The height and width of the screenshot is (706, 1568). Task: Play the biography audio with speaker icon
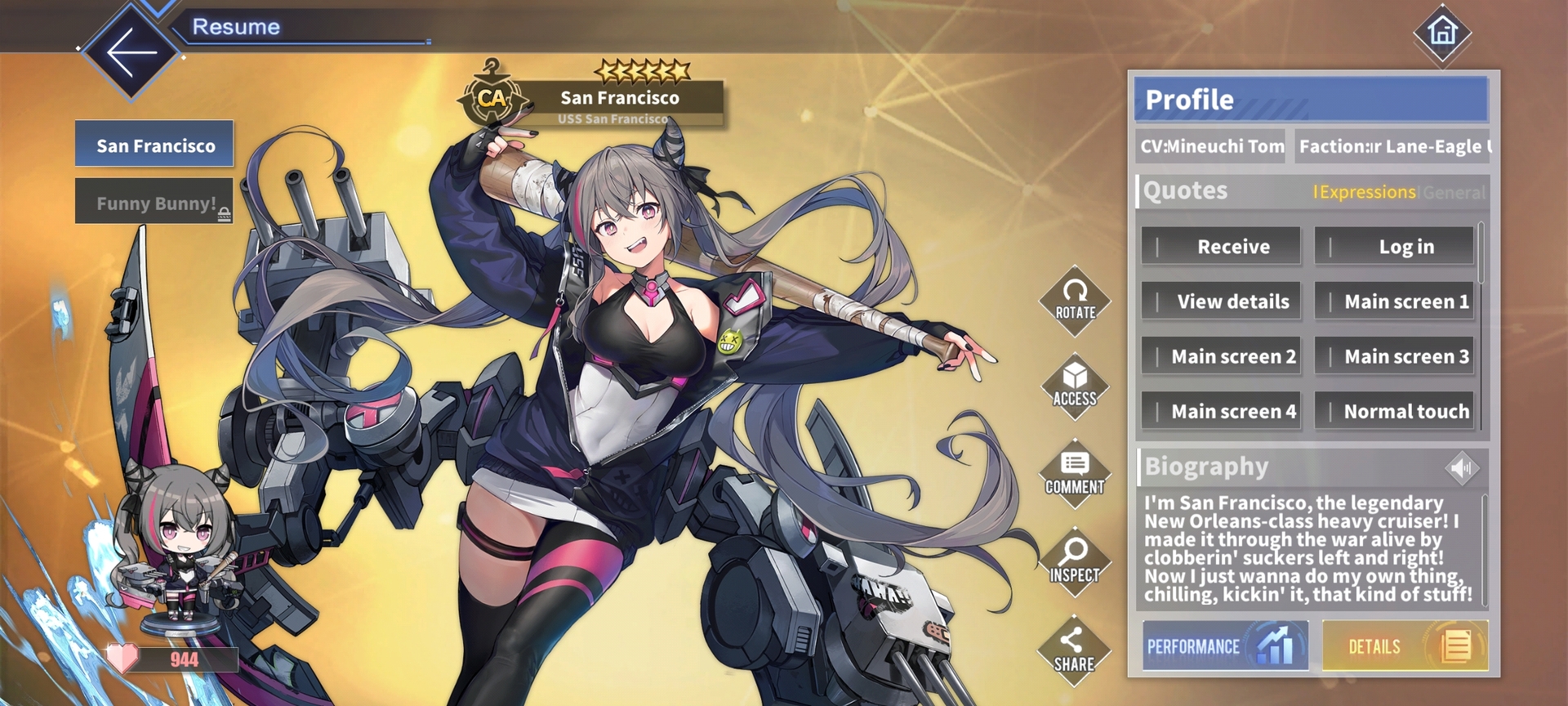tap(1461, 467)
